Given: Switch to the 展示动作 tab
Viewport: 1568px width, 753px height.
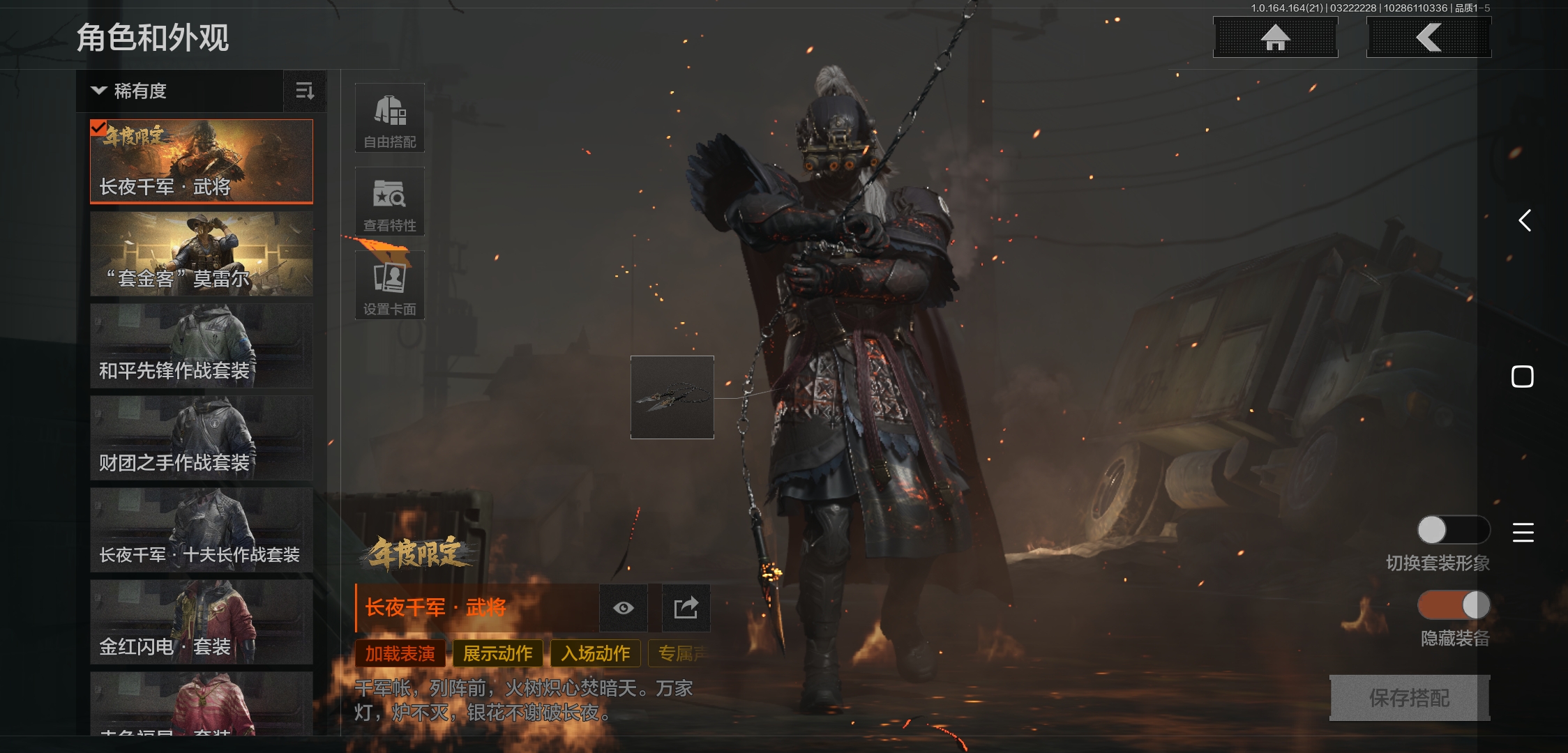Looking at the screenshot, I should (498, 653).
